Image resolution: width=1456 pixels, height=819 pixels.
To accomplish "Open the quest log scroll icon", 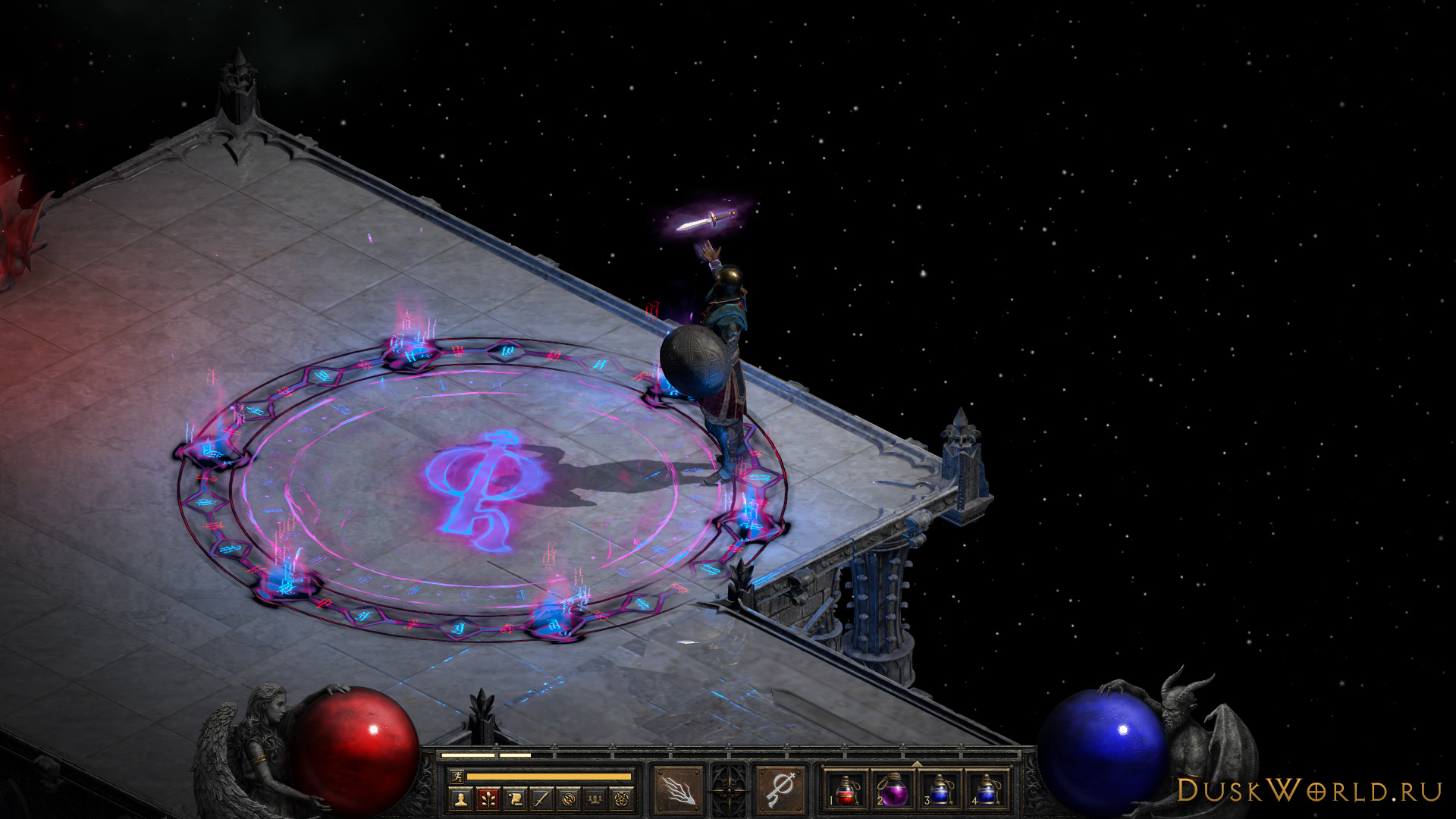I will pyautogui.click(x=514, y=799).
